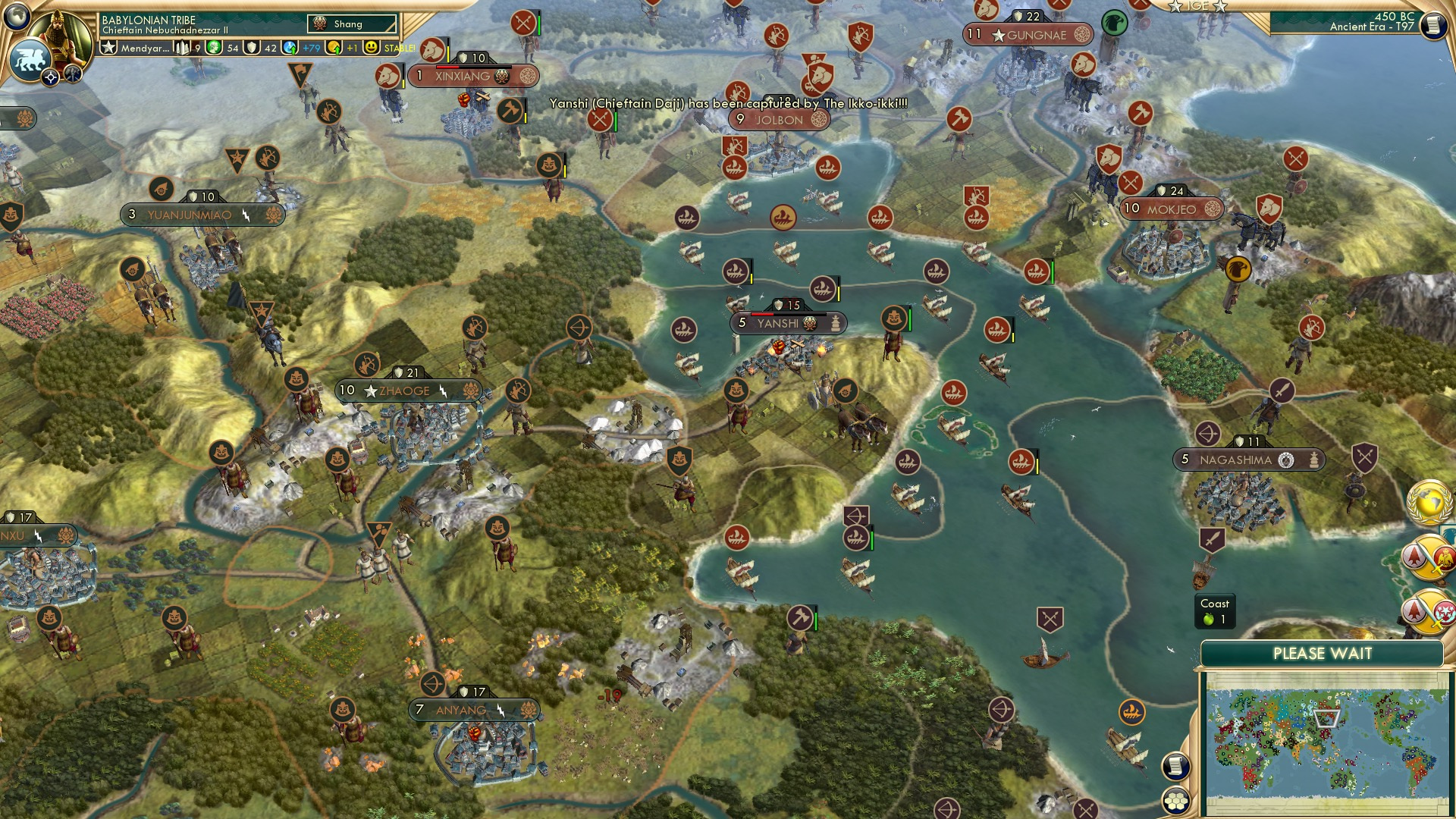Click the smiling happiness face icon
This screenshot has width=1456, height=819.
pos(371,47)
